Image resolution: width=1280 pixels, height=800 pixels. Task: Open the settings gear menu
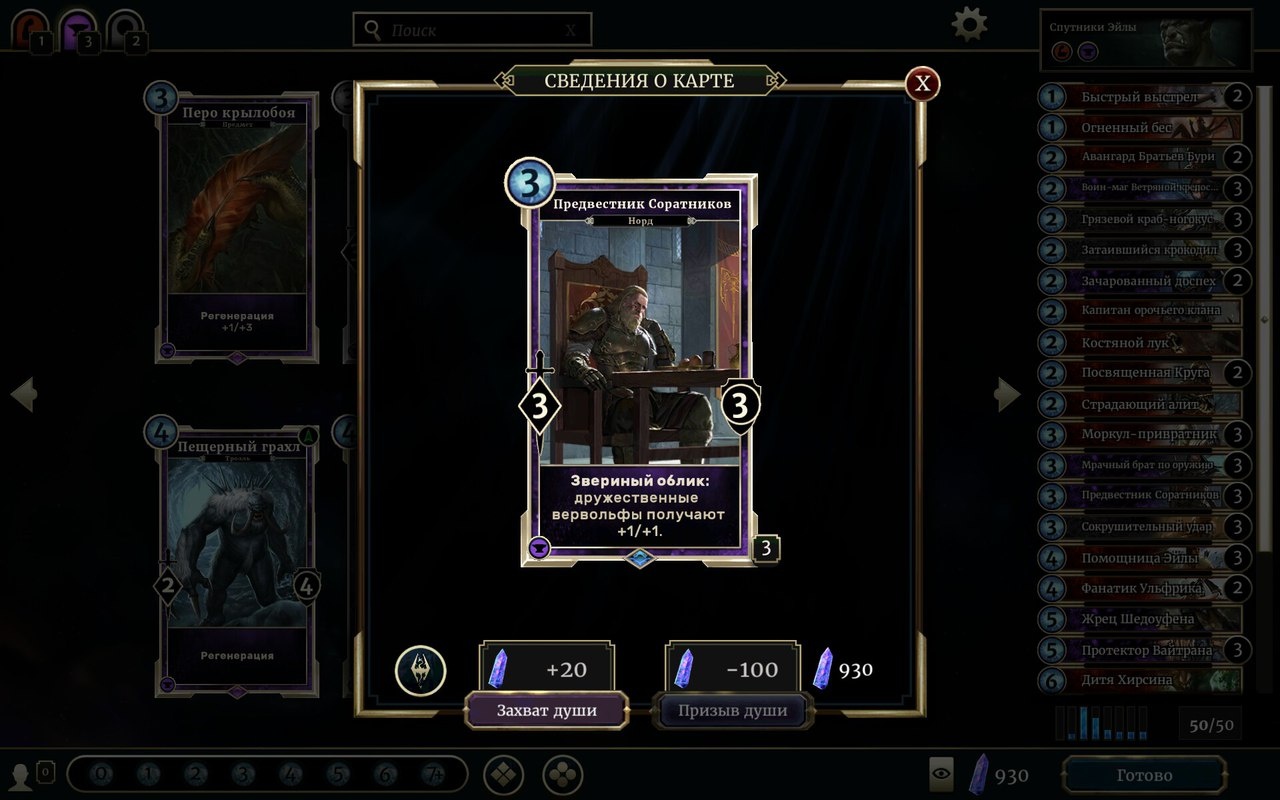click(x=967, y=23)
